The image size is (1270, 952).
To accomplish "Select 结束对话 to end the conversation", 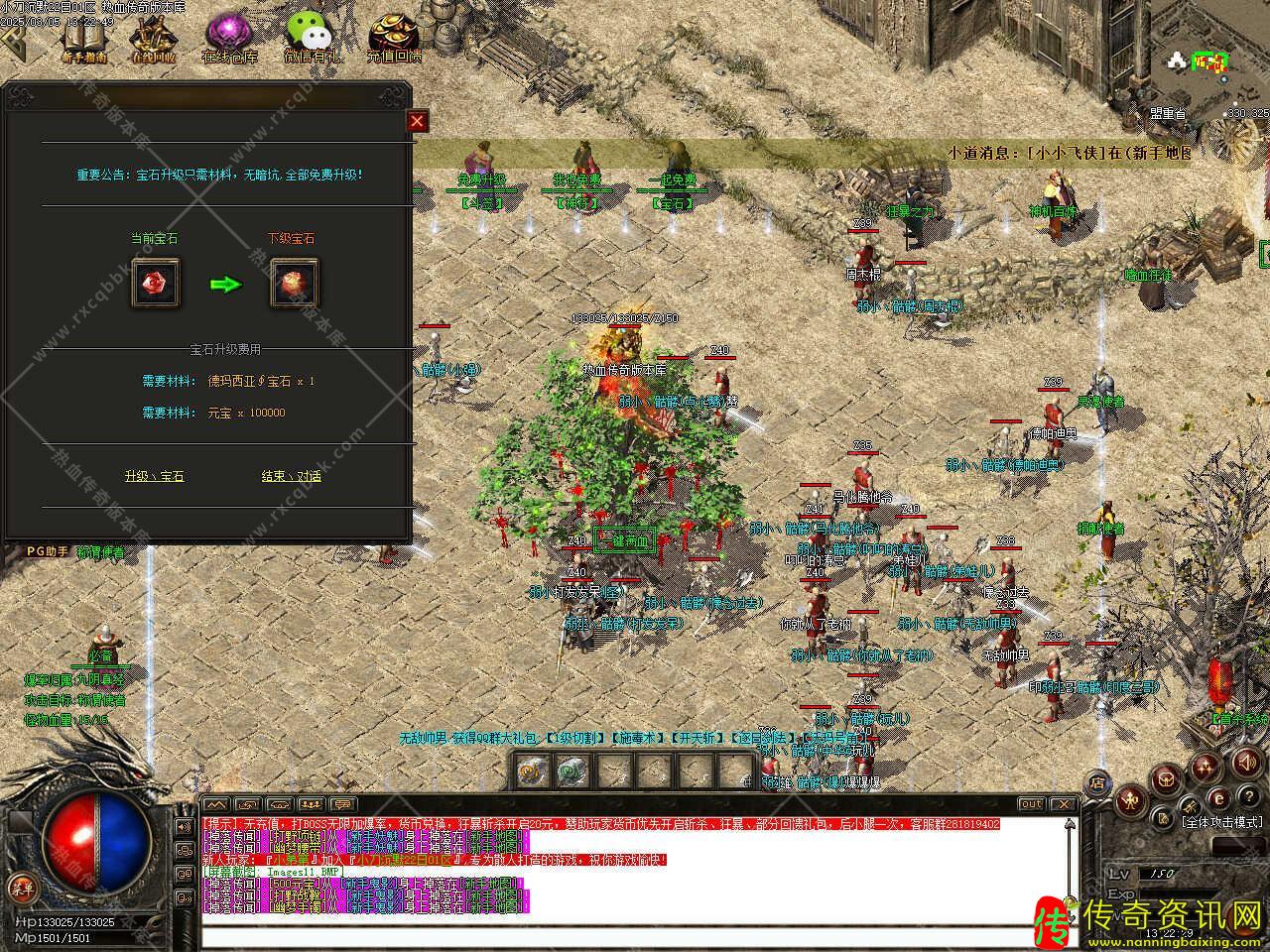I will tap(291, 476).
